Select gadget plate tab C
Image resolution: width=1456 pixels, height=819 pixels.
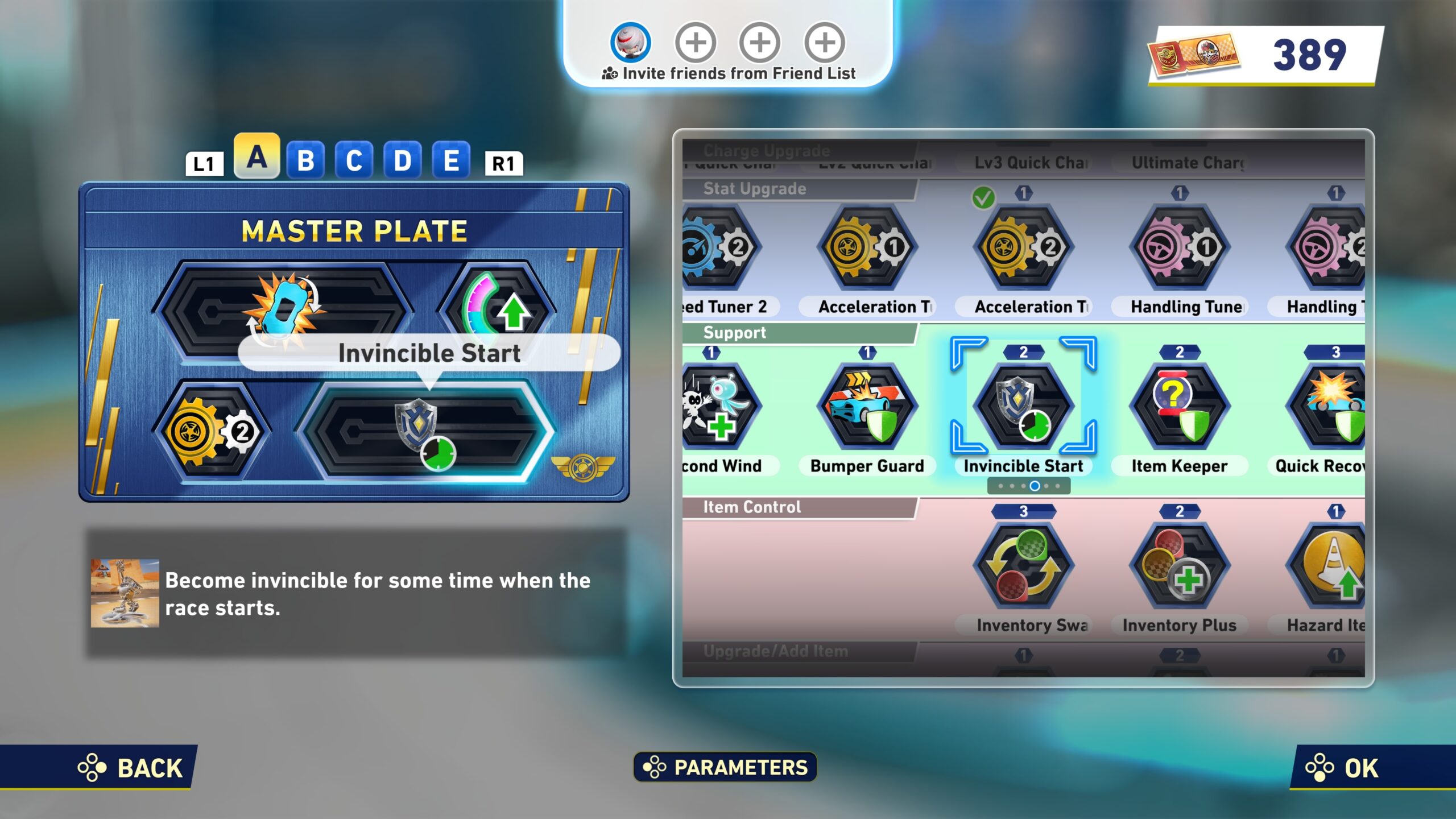pos(354,161)
